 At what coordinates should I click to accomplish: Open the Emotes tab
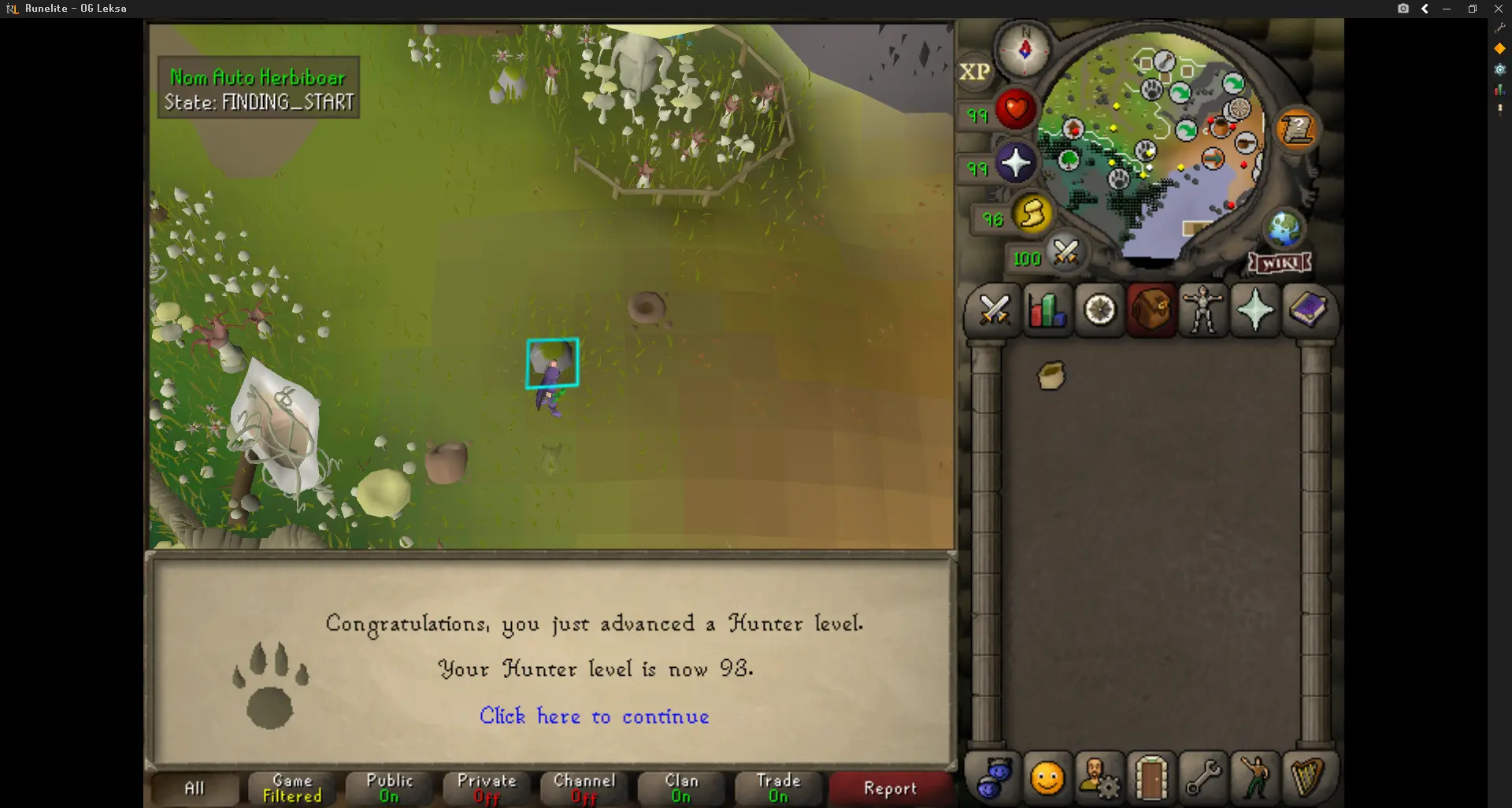[x=1255, y=777]
